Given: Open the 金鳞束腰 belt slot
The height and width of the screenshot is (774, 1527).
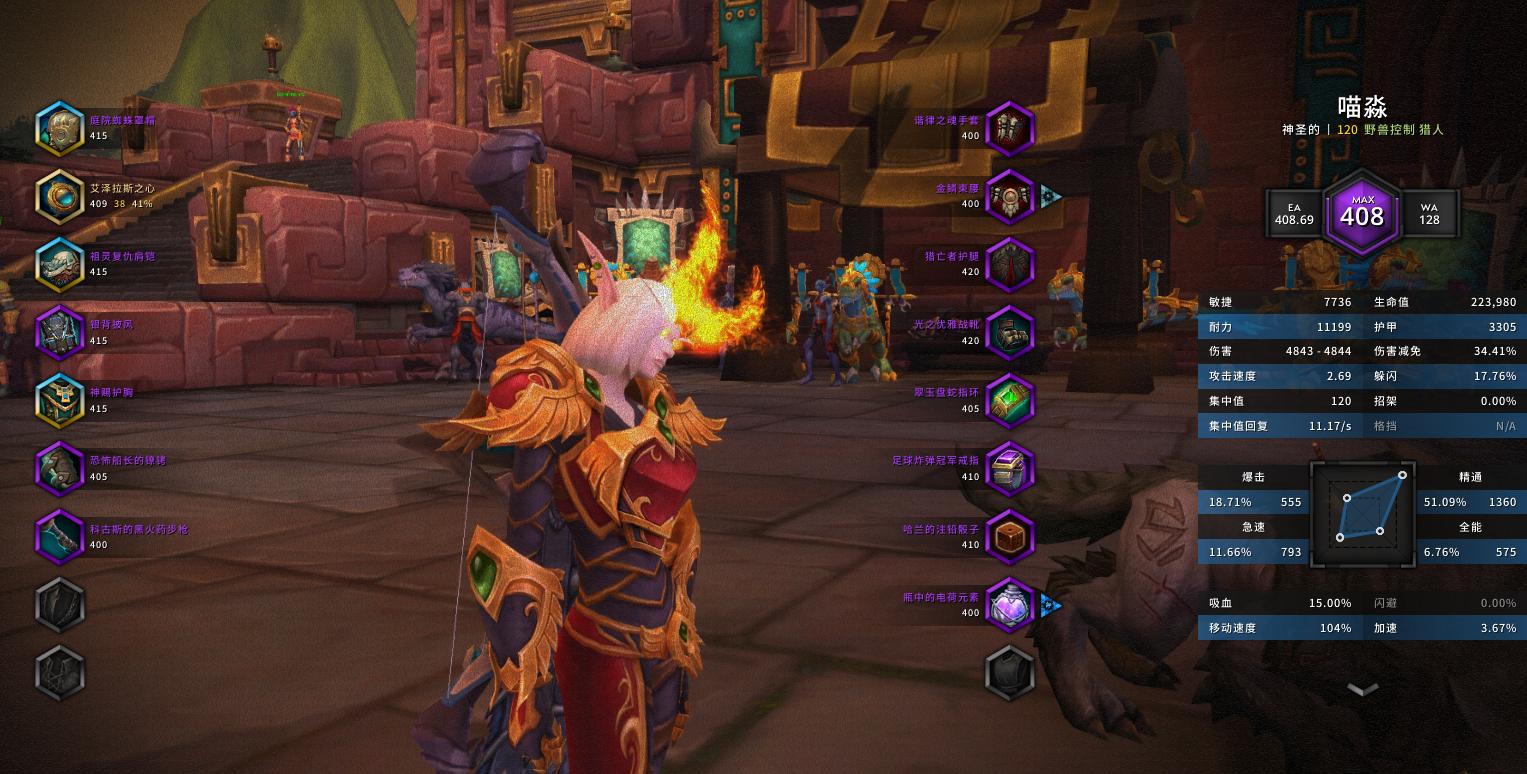Looking at the screenshot, I should tap(1009, 196).
